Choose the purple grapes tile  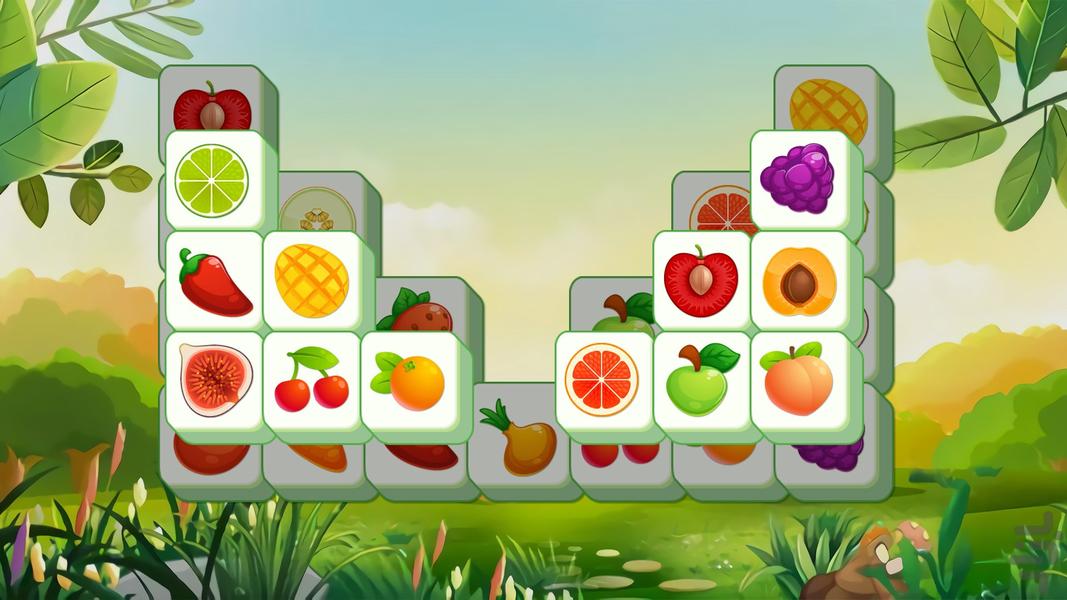796,178
